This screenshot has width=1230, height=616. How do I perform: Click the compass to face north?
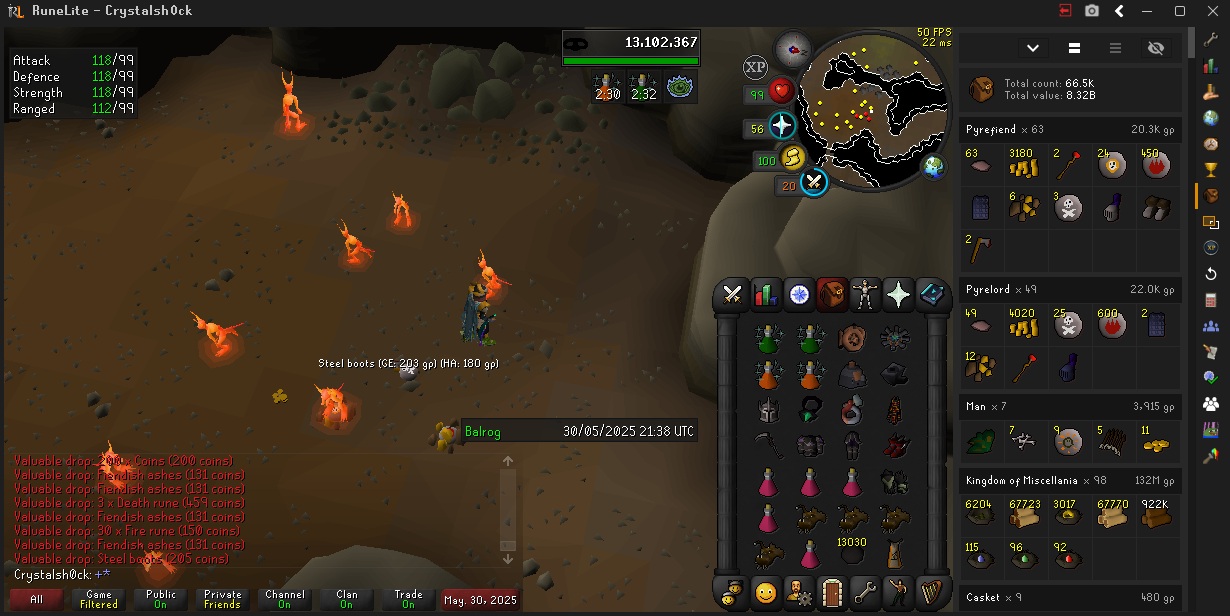[793, 47]
